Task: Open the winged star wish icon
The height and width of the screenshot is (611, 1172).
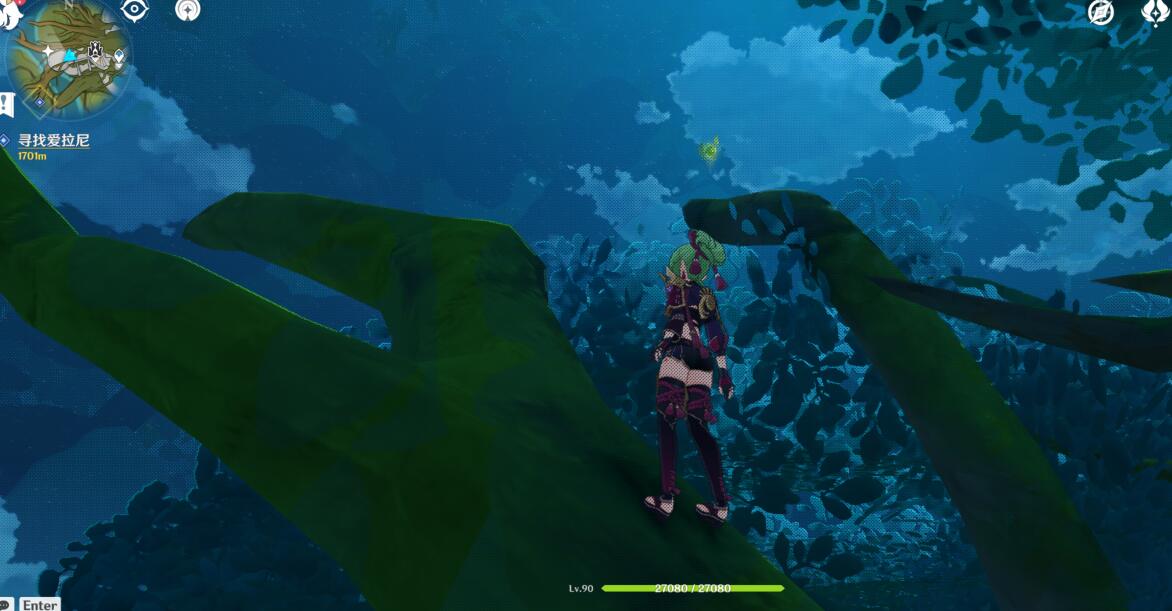Action: [1155, 12]
